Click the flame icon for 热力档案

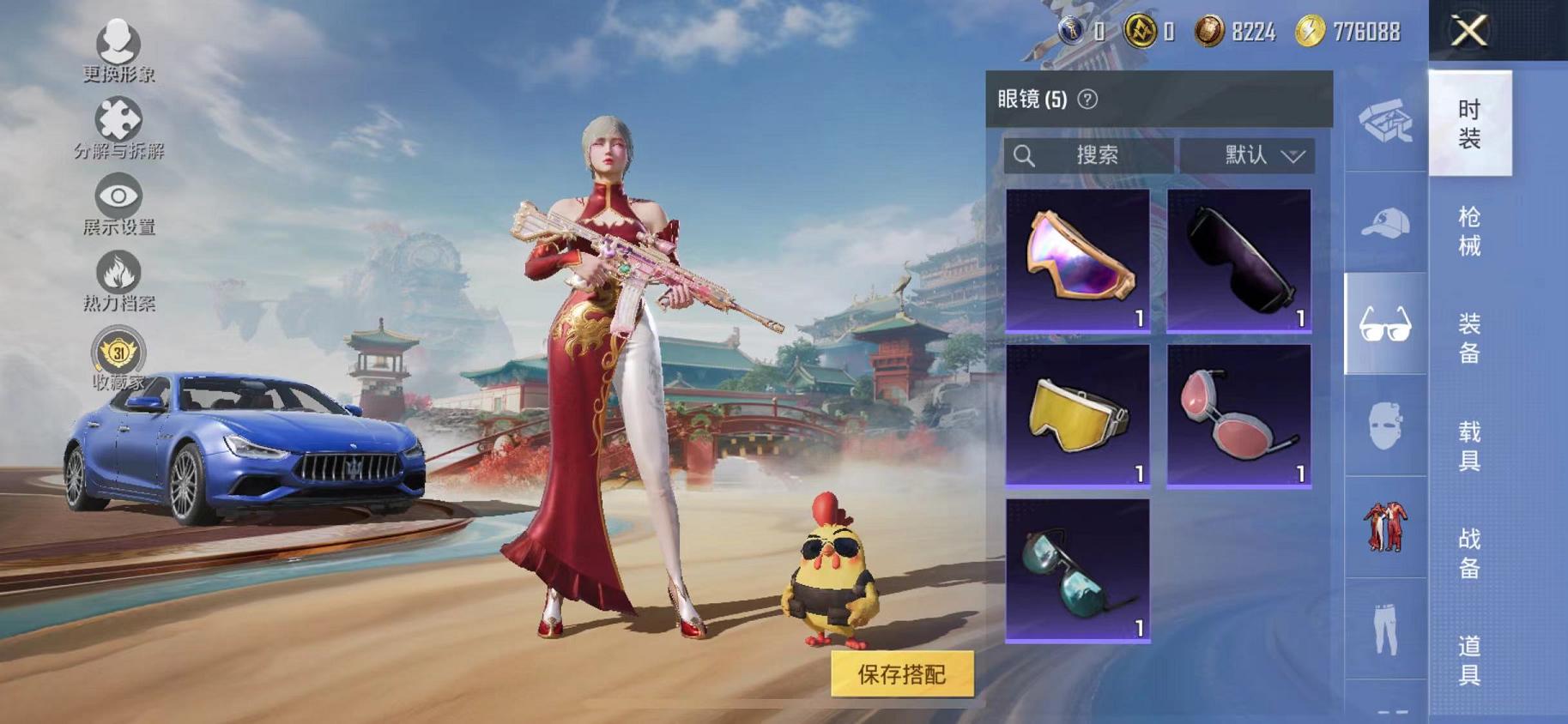(x=117, y=270)
